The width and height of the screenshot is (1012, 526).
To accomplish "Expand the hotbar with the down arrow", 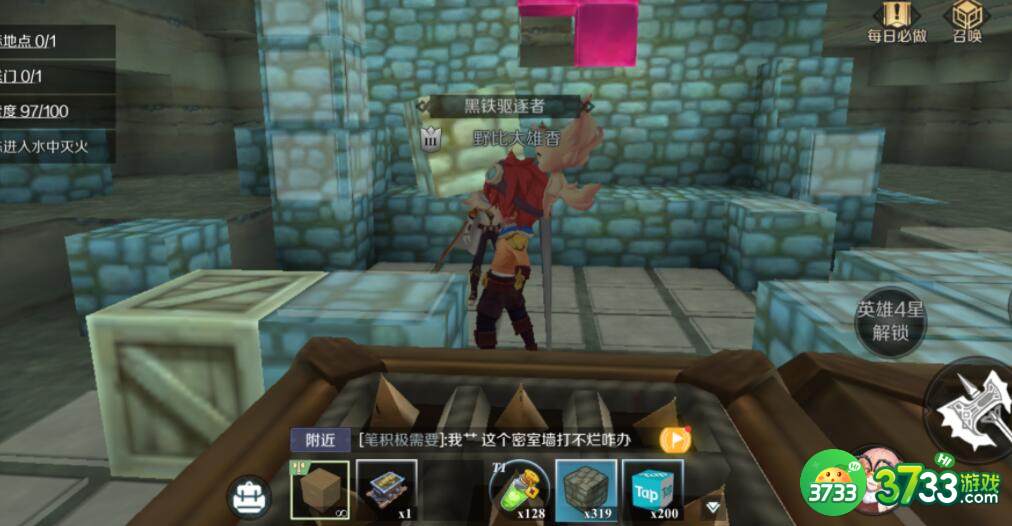I will (x=712, y=506).
